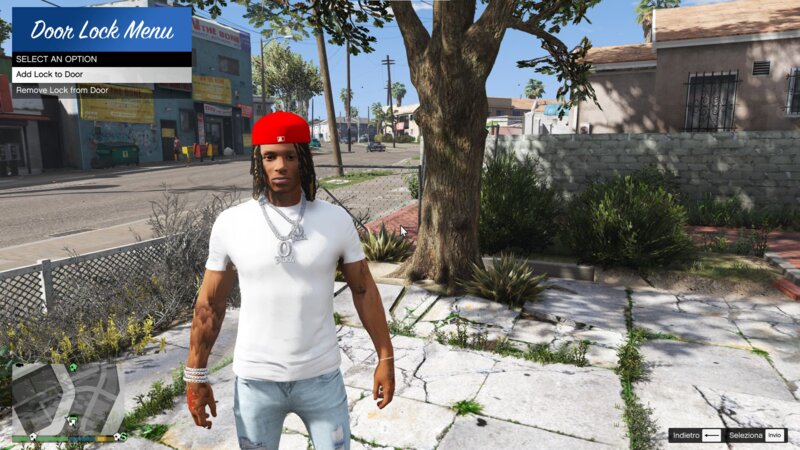Image resolution: width=800 pixels, height=450 pixels.
Task: Click the minimap in the corner
Action: point(67,396)
